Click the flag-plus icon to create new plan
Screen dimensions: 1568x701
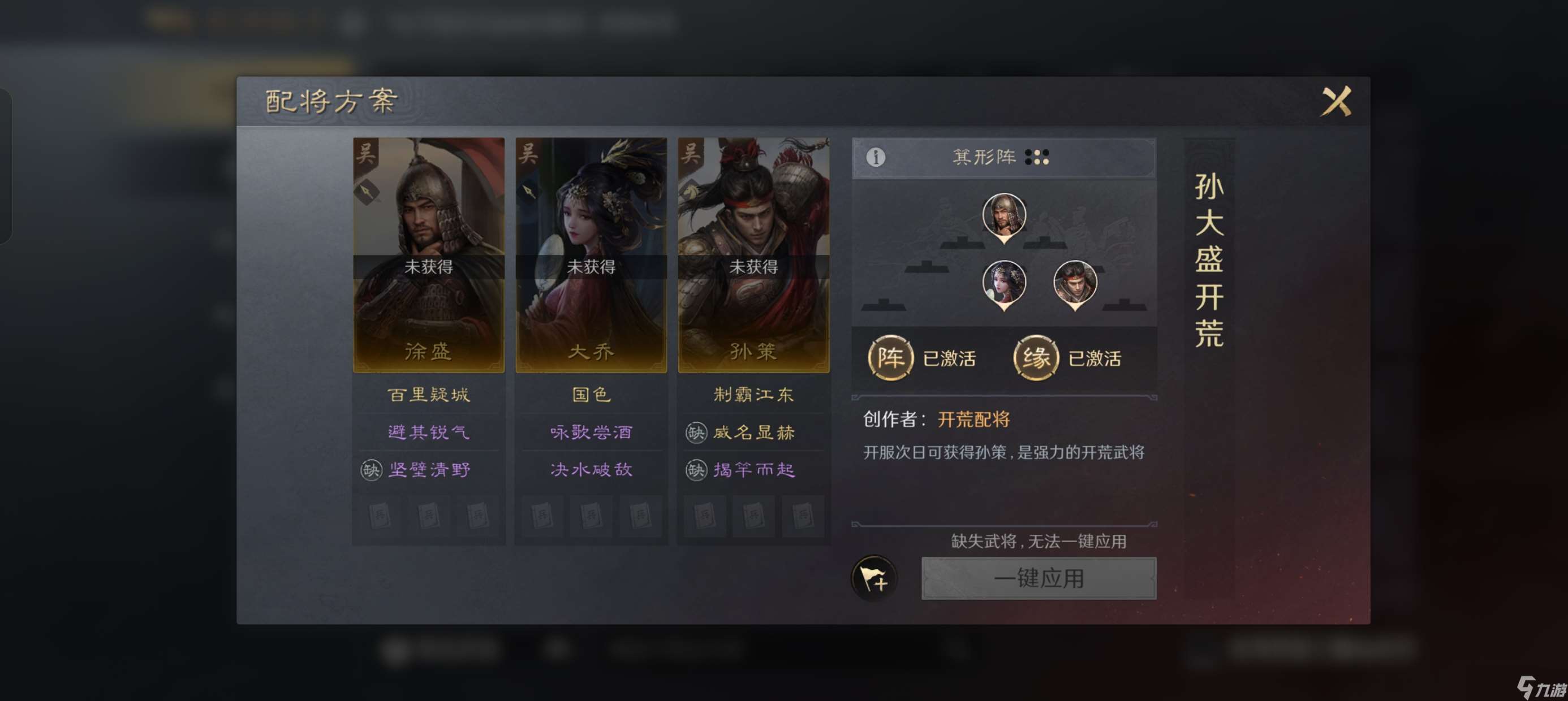click(x=875, y=579)
